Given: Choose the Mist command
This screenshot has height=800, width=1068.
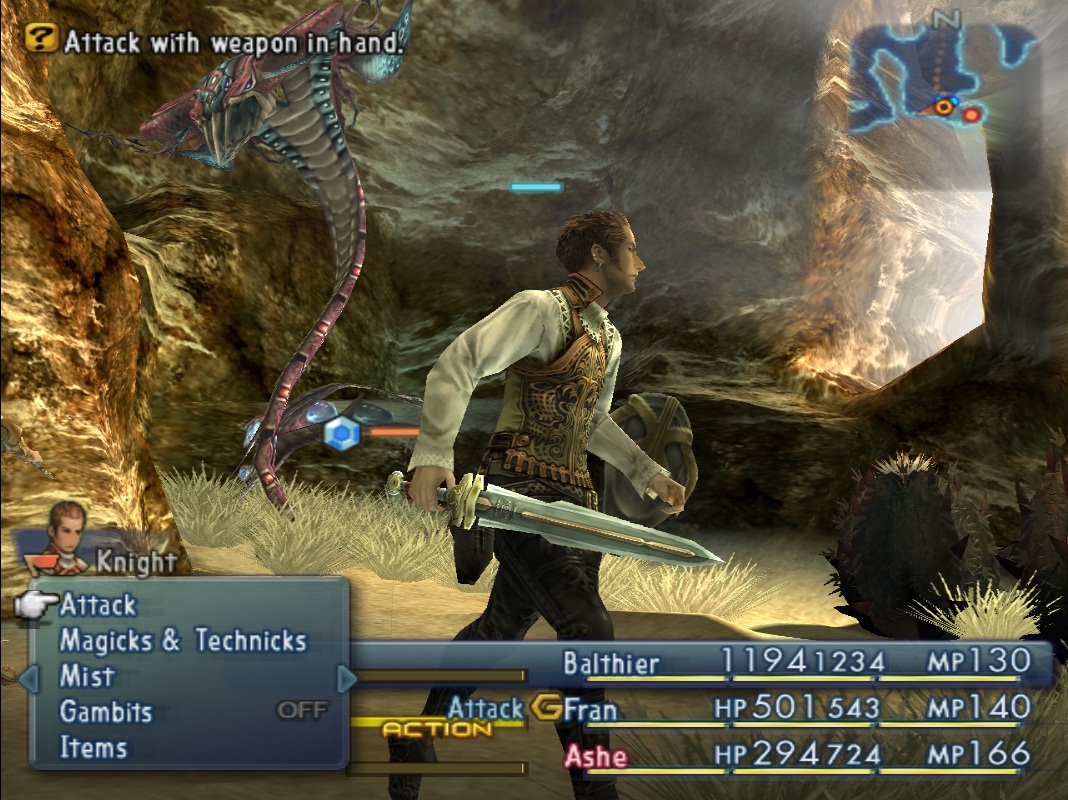Looking at the screenshot, I should pyautogui.click(x=87, y=676).
